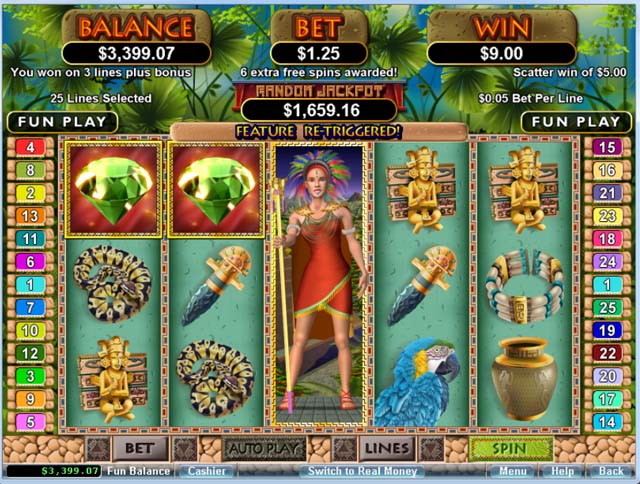The height and width of the screenshot is (484, 640).
Task: Start Auto Play mode
Action: [x=264, y=449]
